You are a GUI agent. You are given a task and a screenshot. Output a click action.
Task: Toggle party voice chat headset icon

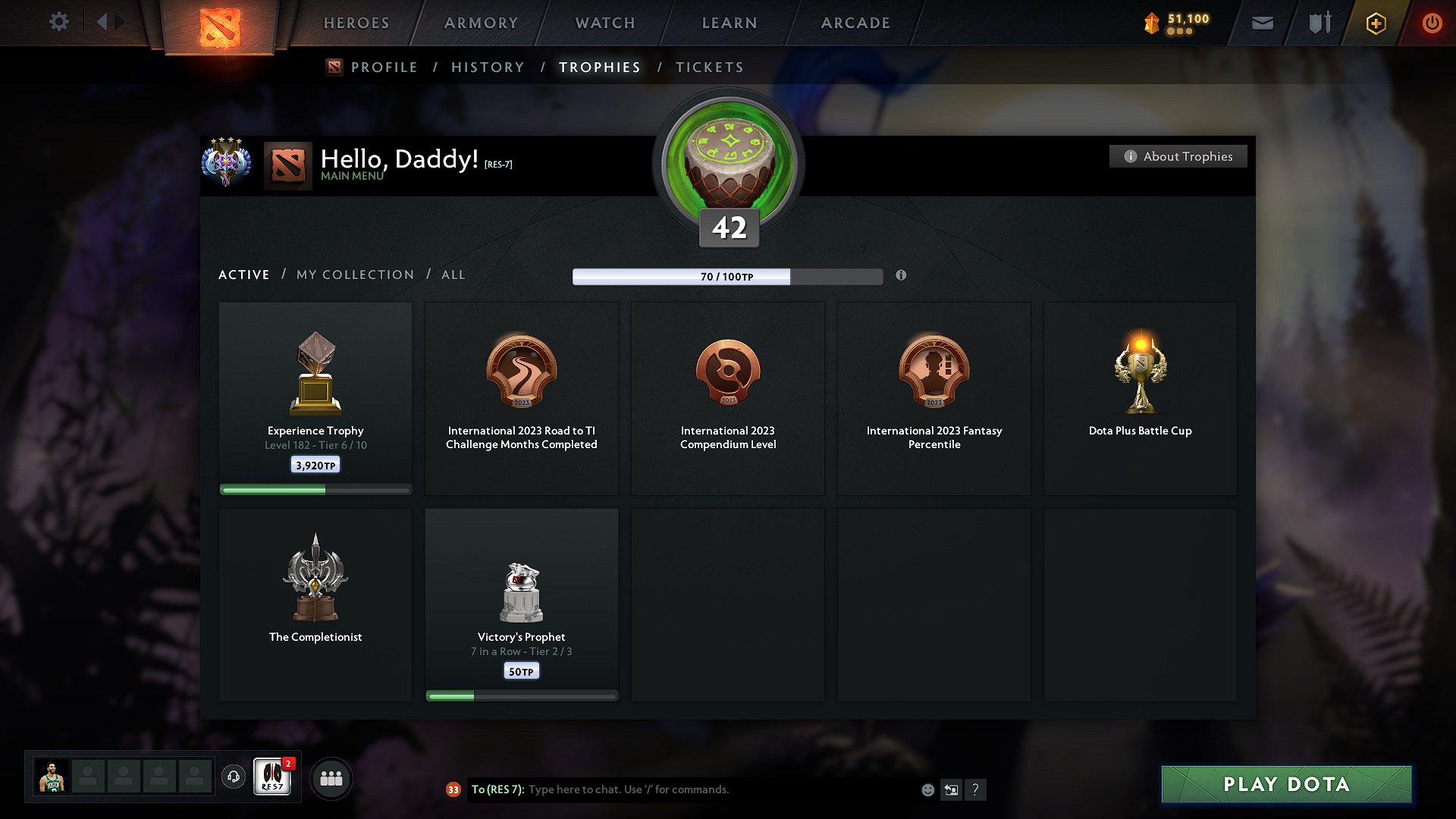coord(233,777)
